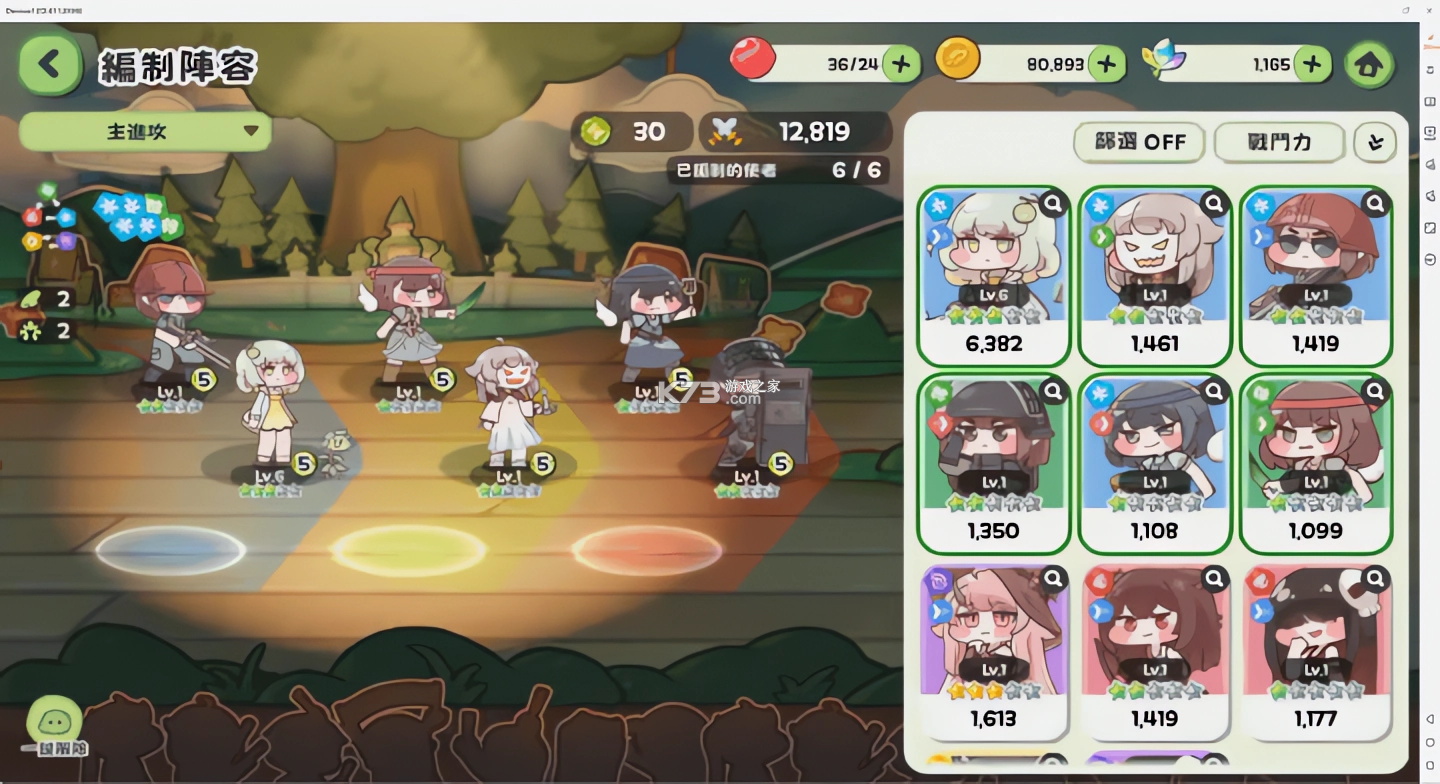Collapse the roster panel via double-chevron button
The image size is (1440, 784).
pos(1374,142)
